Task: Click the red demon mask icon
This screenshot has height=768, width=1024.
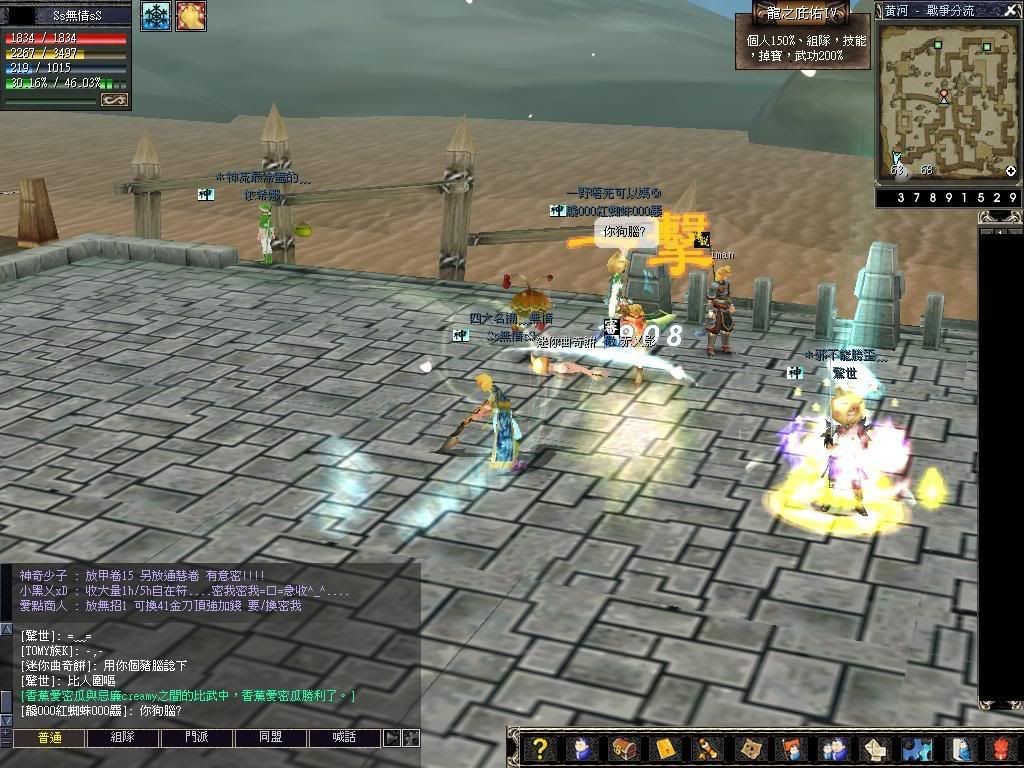Action: point(1000,748)
